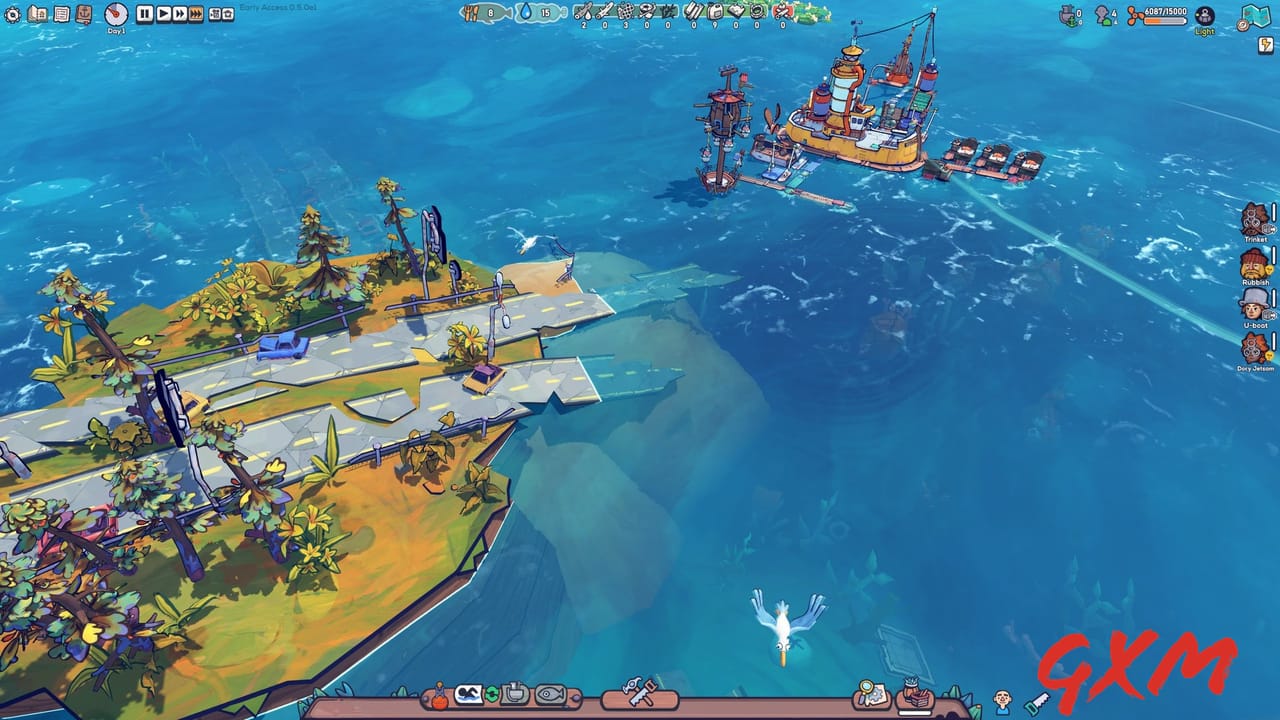Open the game settings gear menu

[x=12, y=15]
